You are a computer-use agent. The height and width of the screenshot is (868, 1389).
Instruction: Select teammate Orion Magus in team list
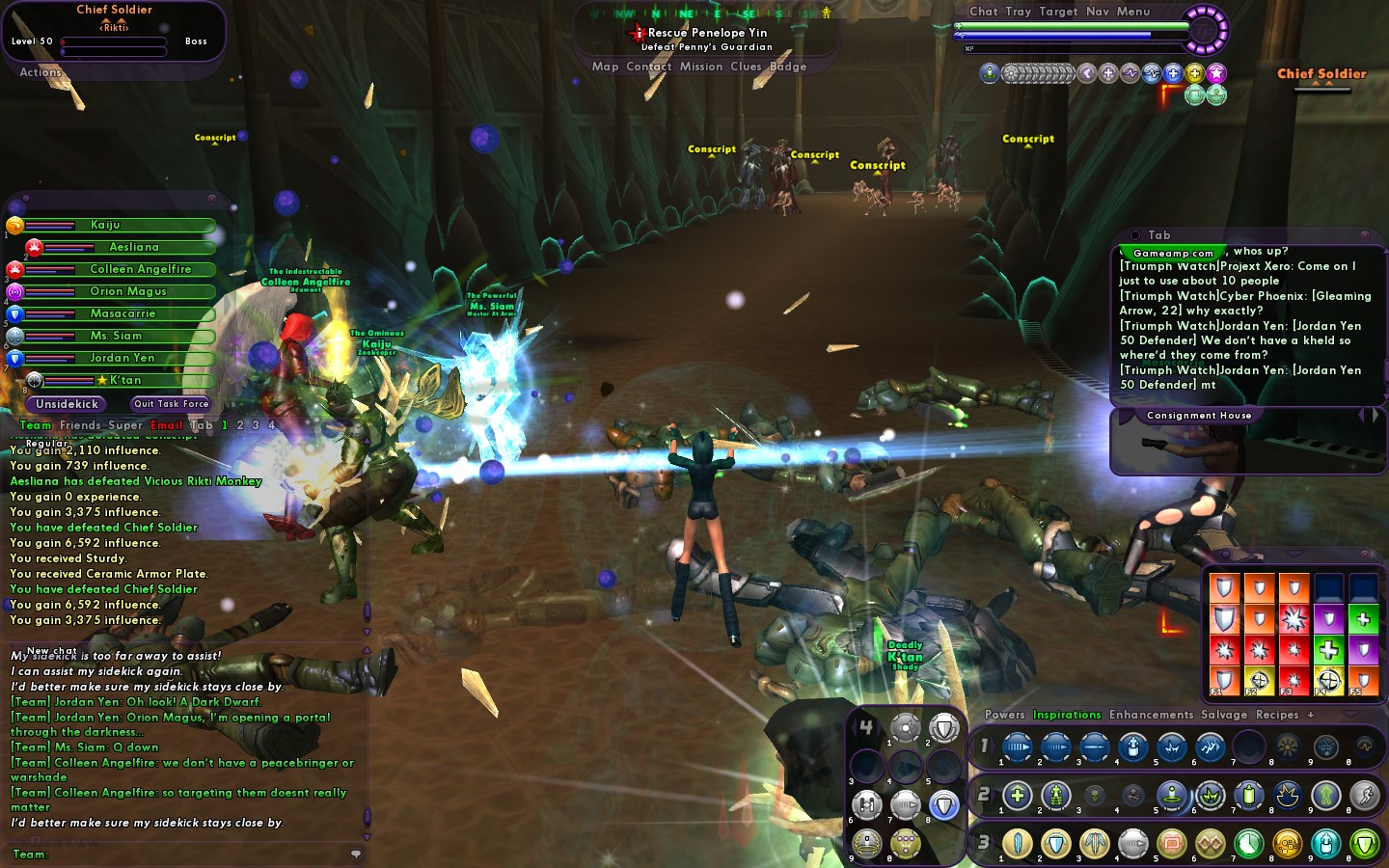click(x=128, y=291)
